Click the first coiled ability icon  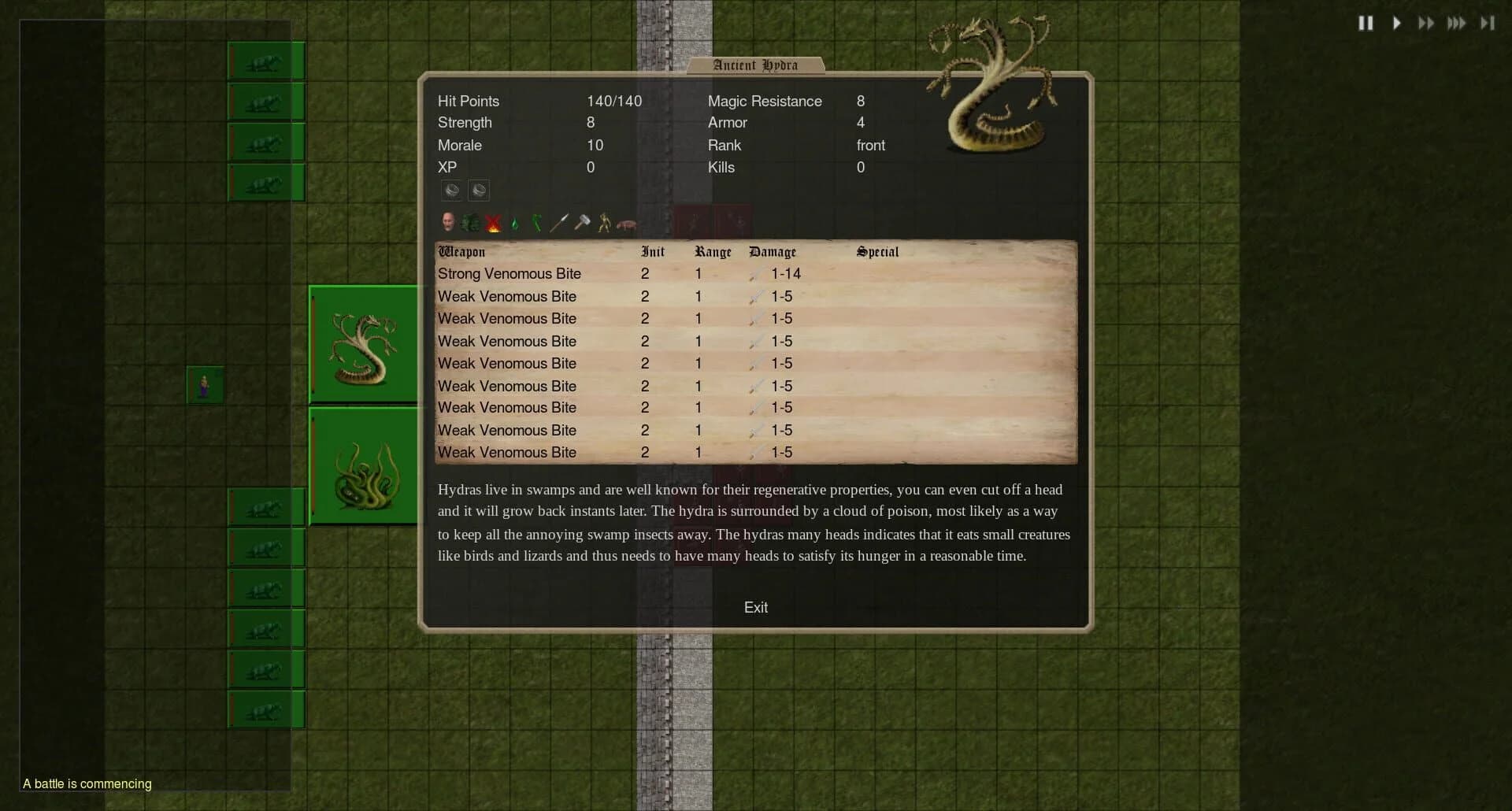pos(451,190)
